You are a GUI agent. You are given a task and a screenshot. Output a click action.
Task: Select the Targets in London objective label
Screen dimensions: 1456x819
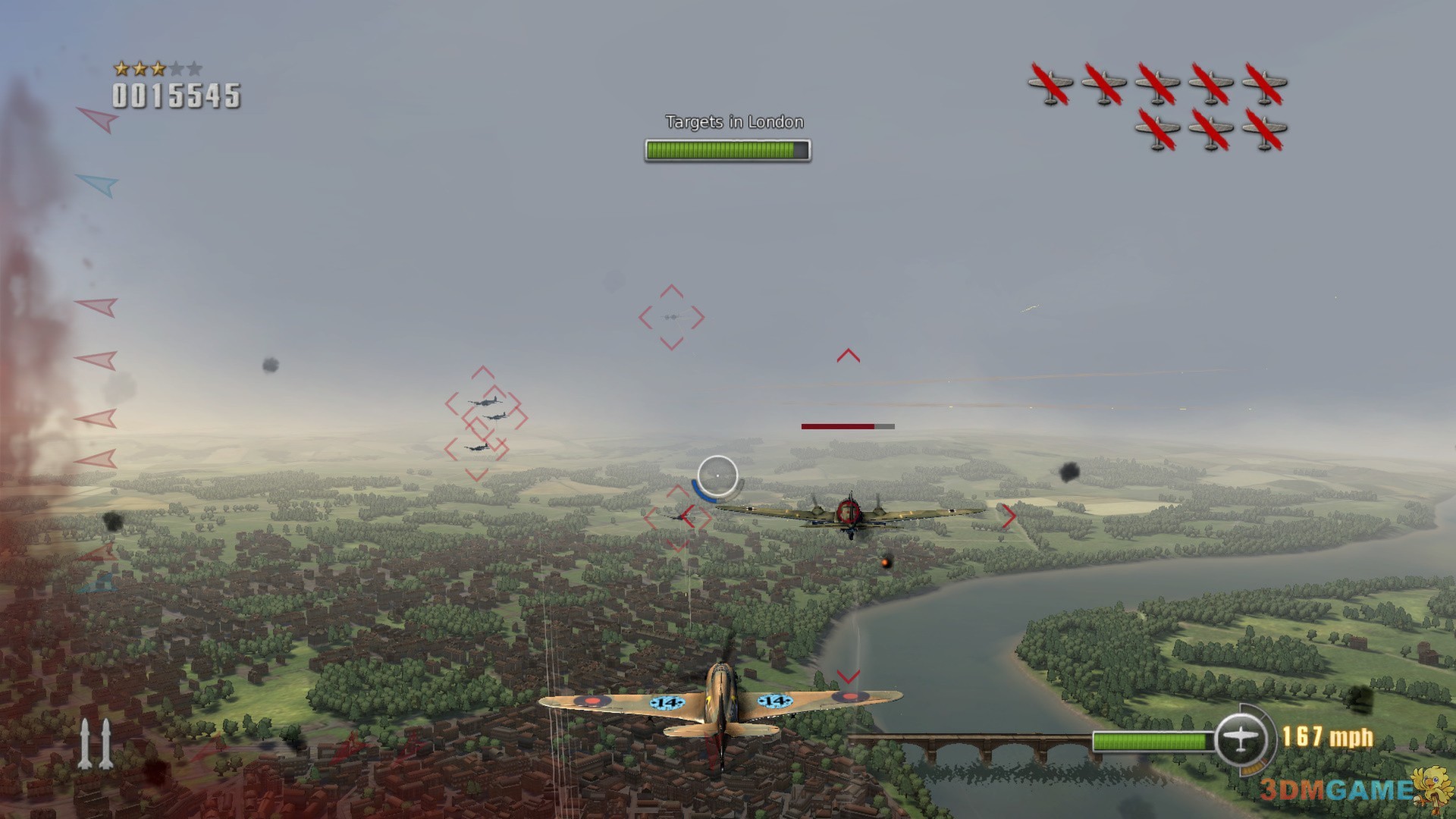tap(734, 122)
